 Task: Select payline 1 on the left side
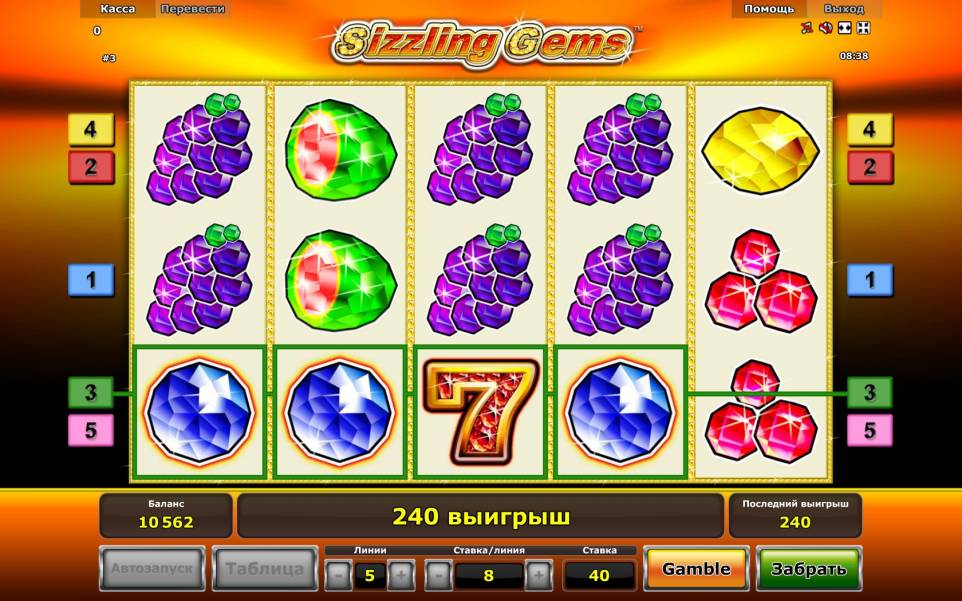click(91, 280)
